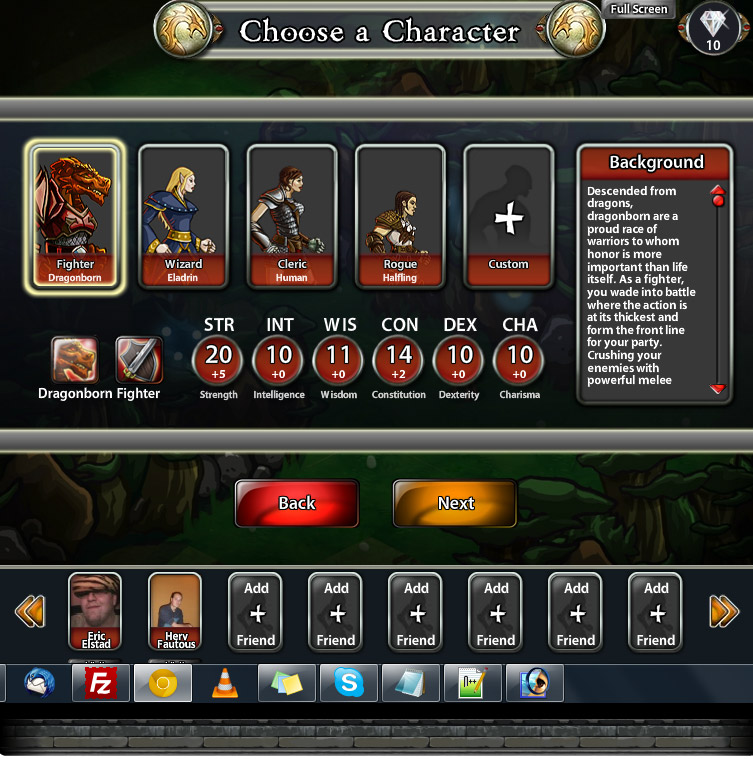Choose the Eladrin Wizard character card
753x759 pixels.
pyautogui.click(x=183, y=217)
